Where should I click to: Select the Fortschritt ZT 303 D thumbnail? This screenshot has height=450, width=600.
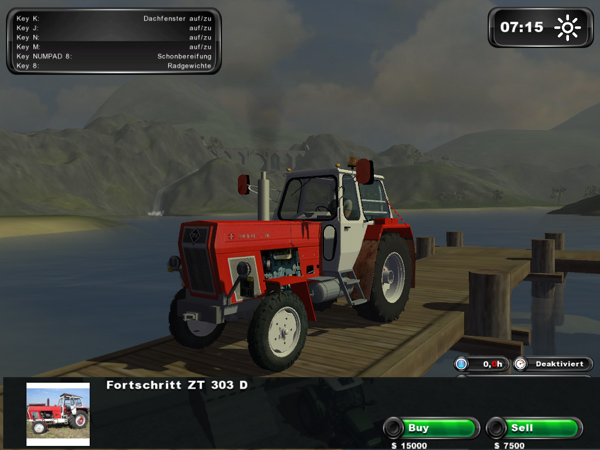58,414
